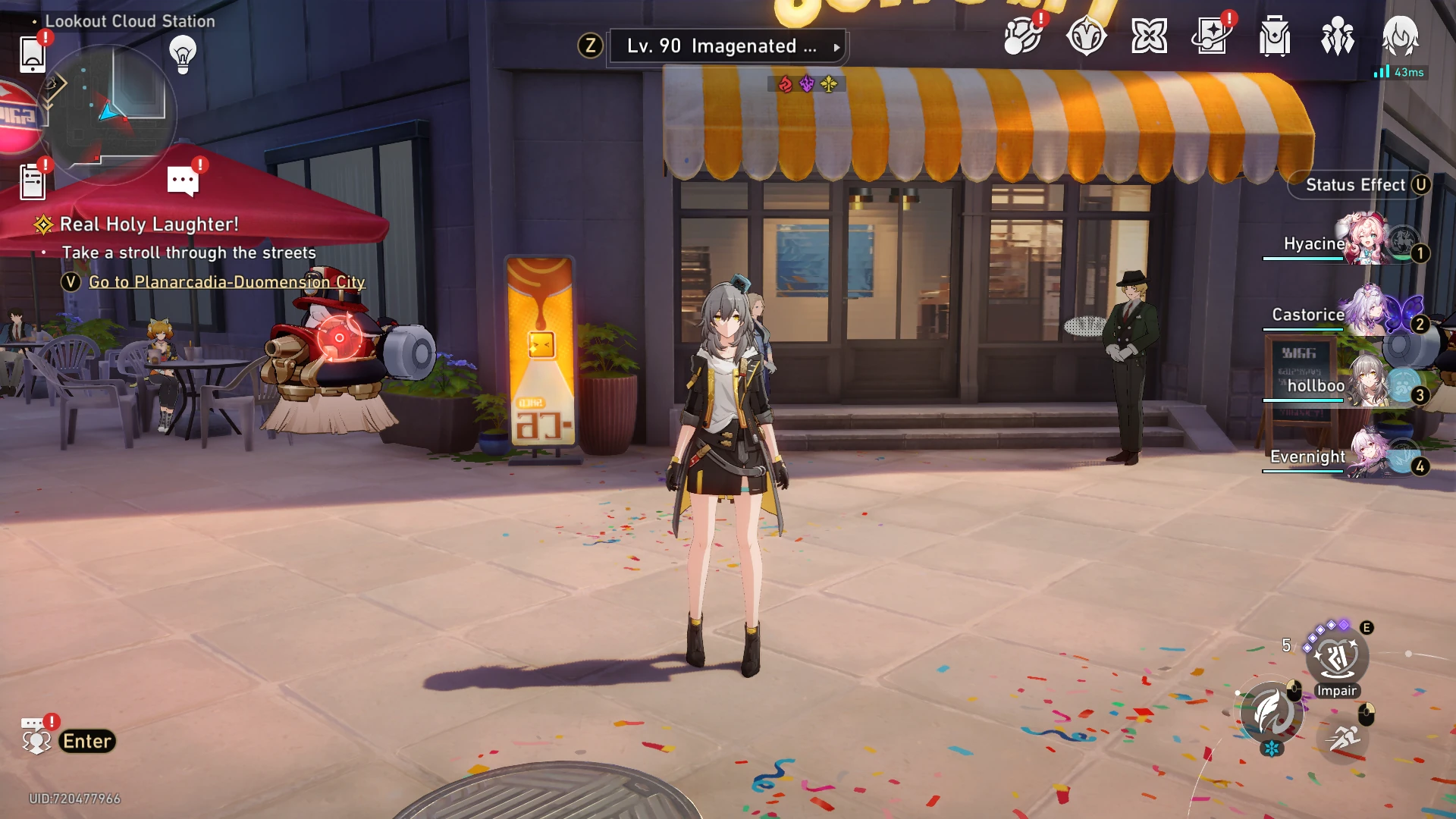This screenshot has height=819, width=1456.
Task: Open the guide book icon with star
Action: 1212,36
